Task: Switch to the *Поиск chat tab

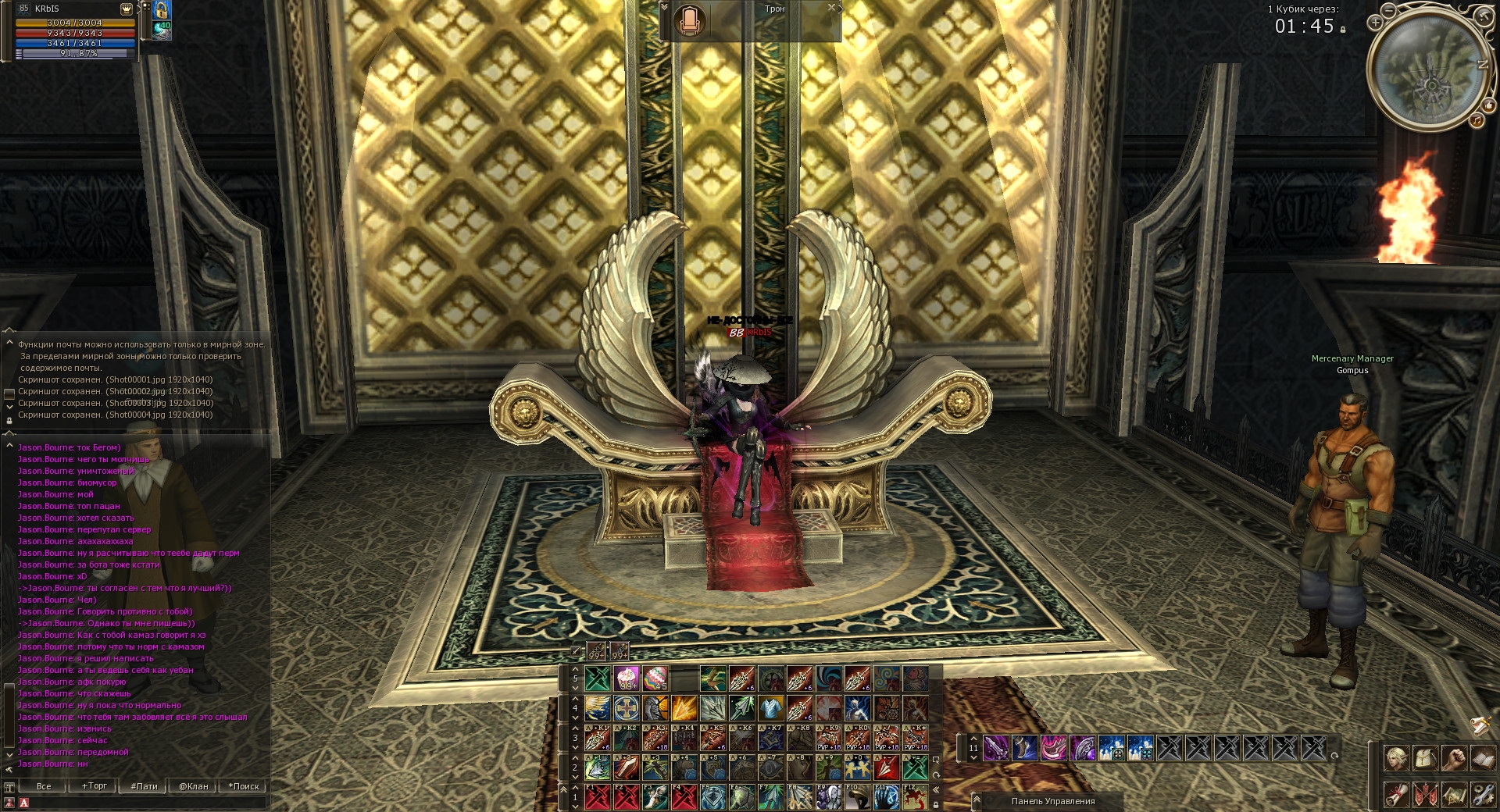Action: 244,786
